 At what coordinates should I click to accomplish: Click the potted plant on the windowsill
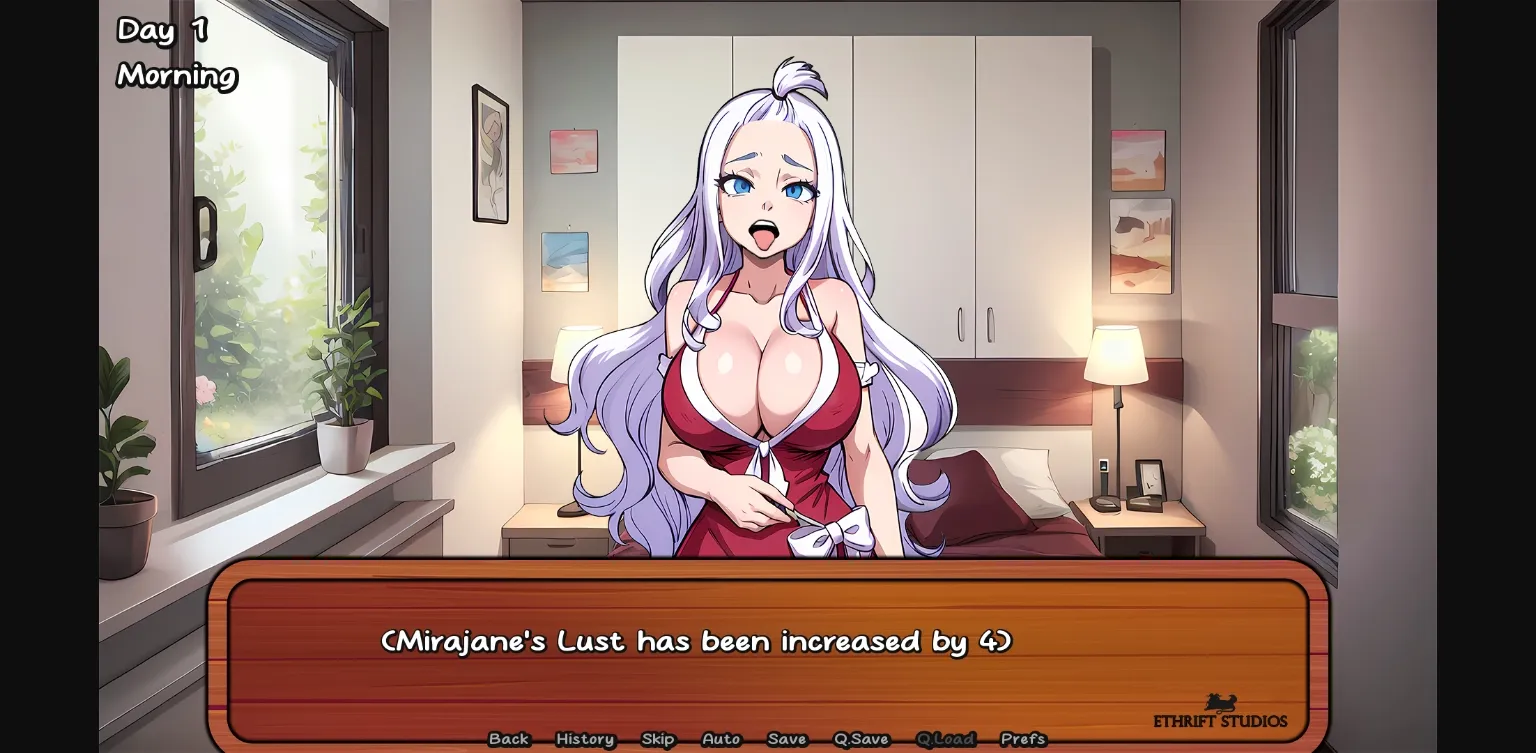click(x=344, y=420)
